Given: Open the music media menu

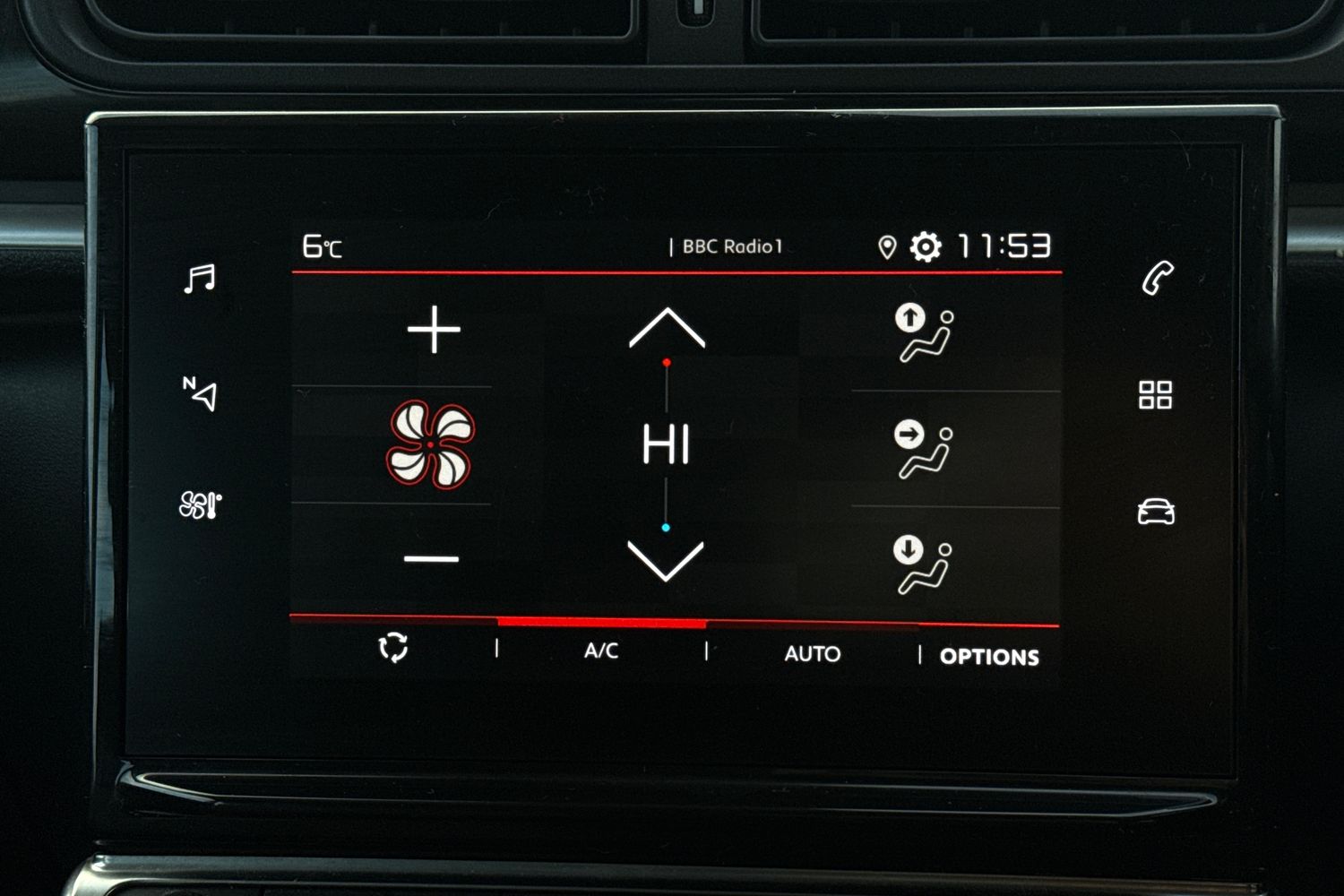Looking at the screenshot, I should coord(199,279).
